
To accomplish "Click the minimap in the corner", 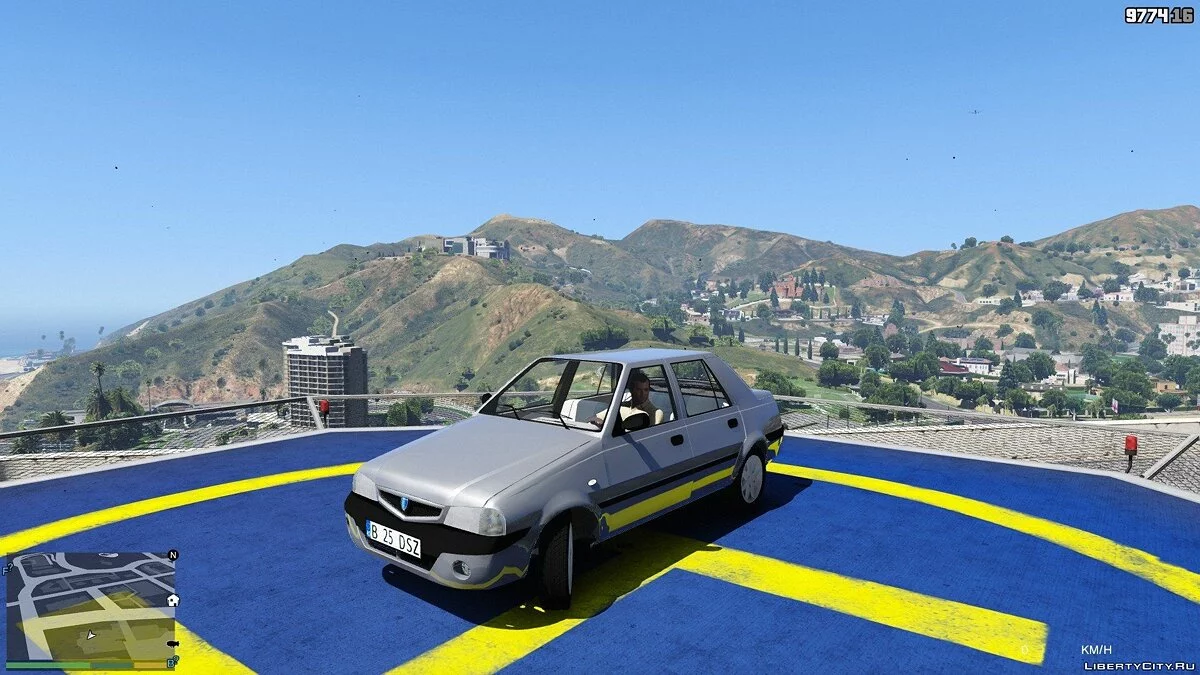I will (91, 605).
